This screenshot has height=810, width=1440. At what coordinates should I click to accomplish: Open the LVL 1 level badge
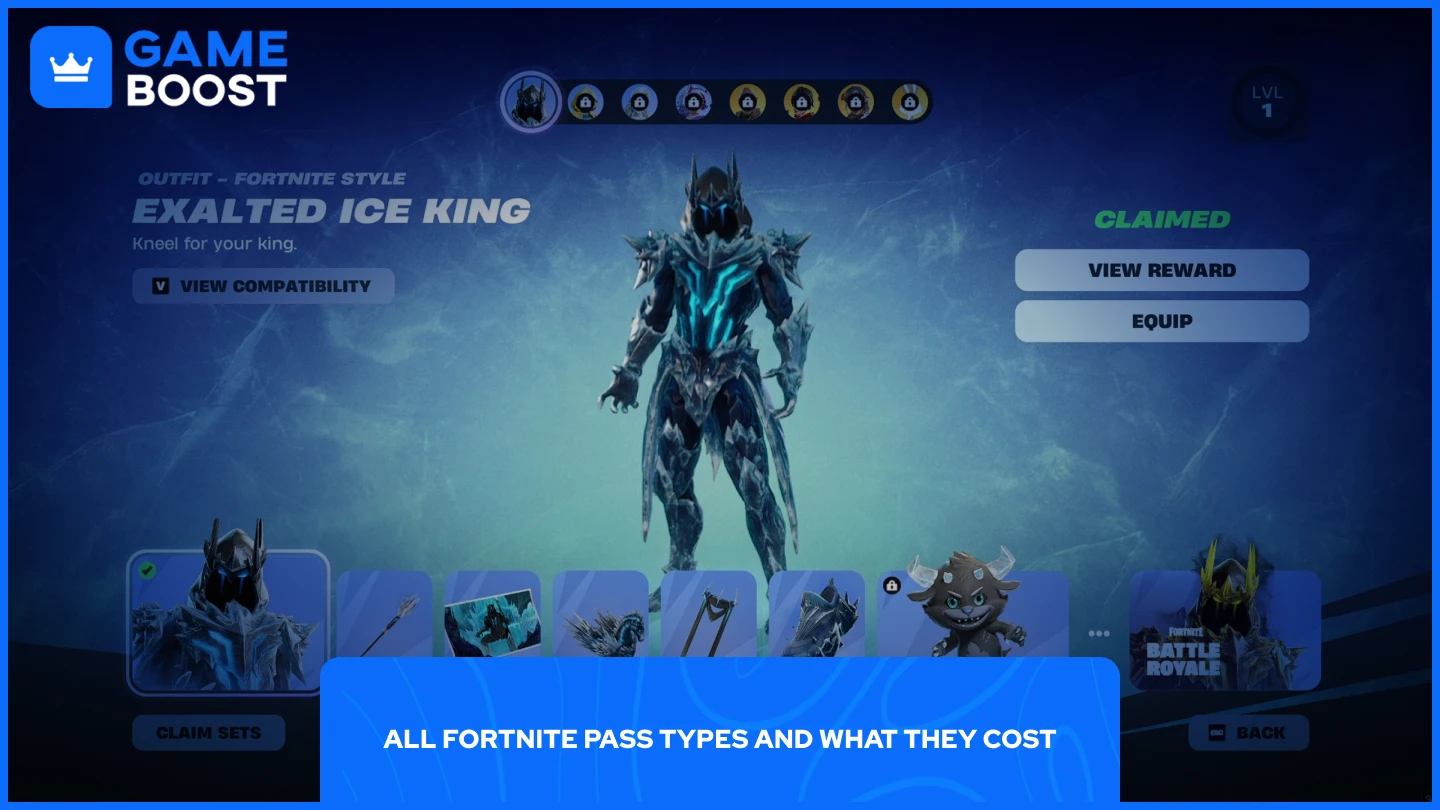click(1268, 100)
